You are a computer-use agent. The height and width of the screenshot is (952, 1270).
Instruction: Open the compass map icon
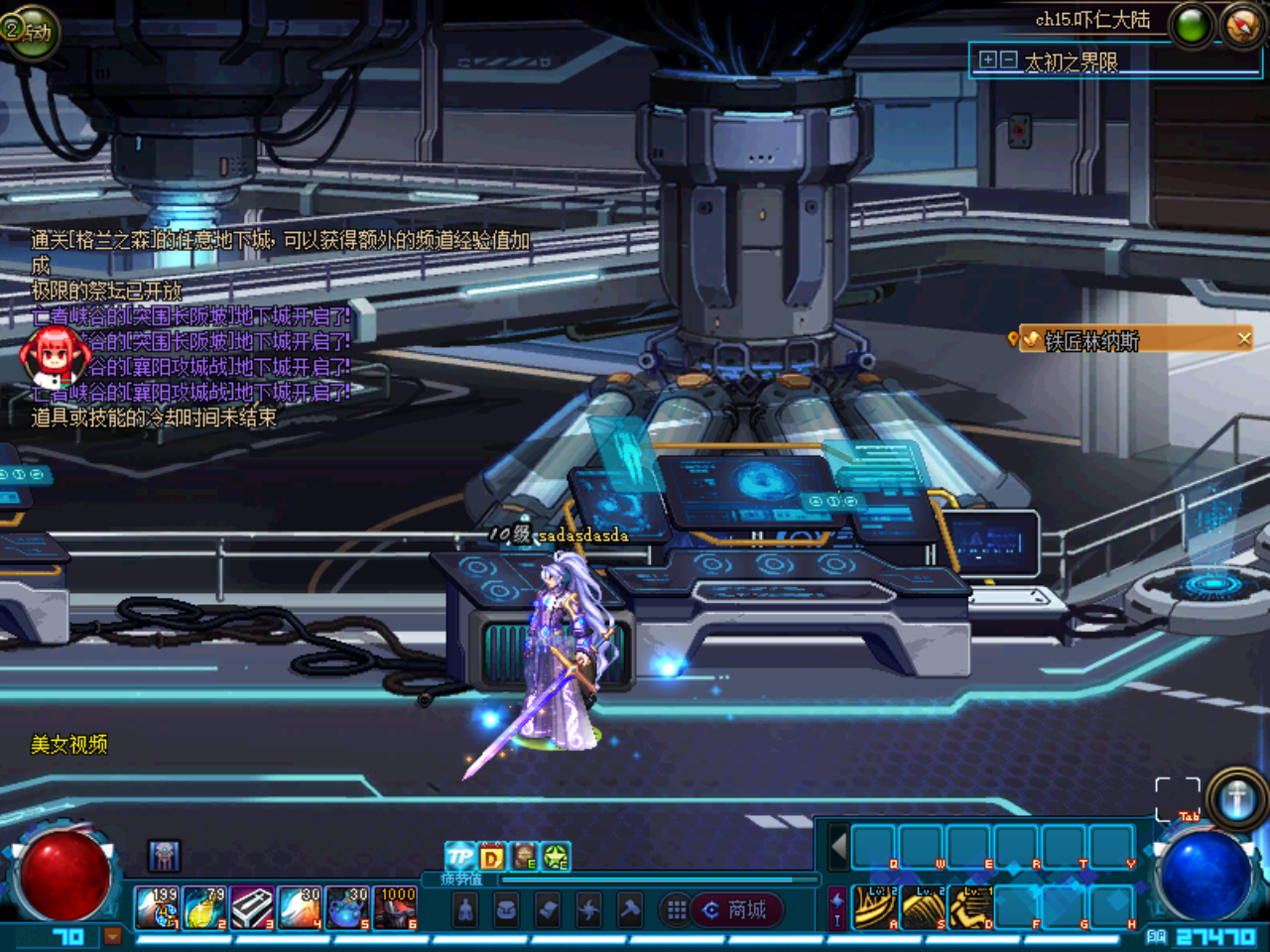click(x=1242, y=25)
